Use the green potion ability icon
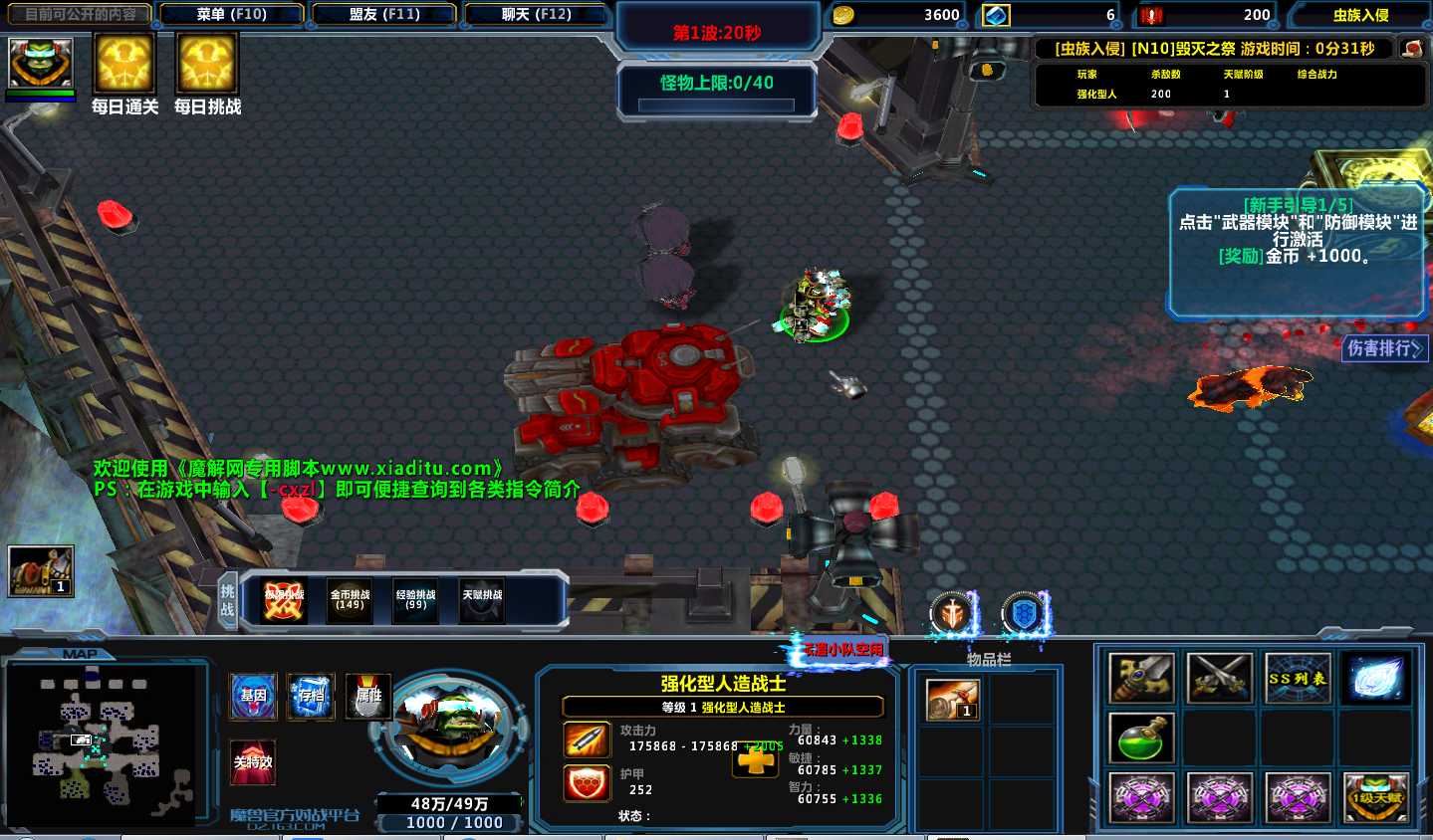1433x840 pixels. click(1141, 738)
